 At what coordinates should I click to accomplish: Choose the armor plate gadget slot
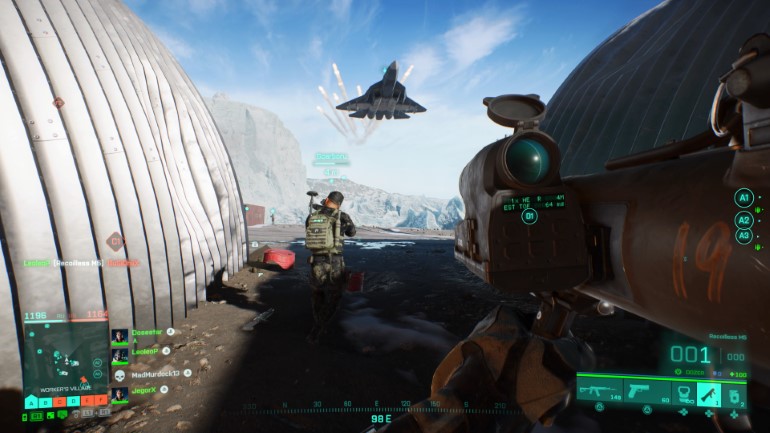[684, 393]
